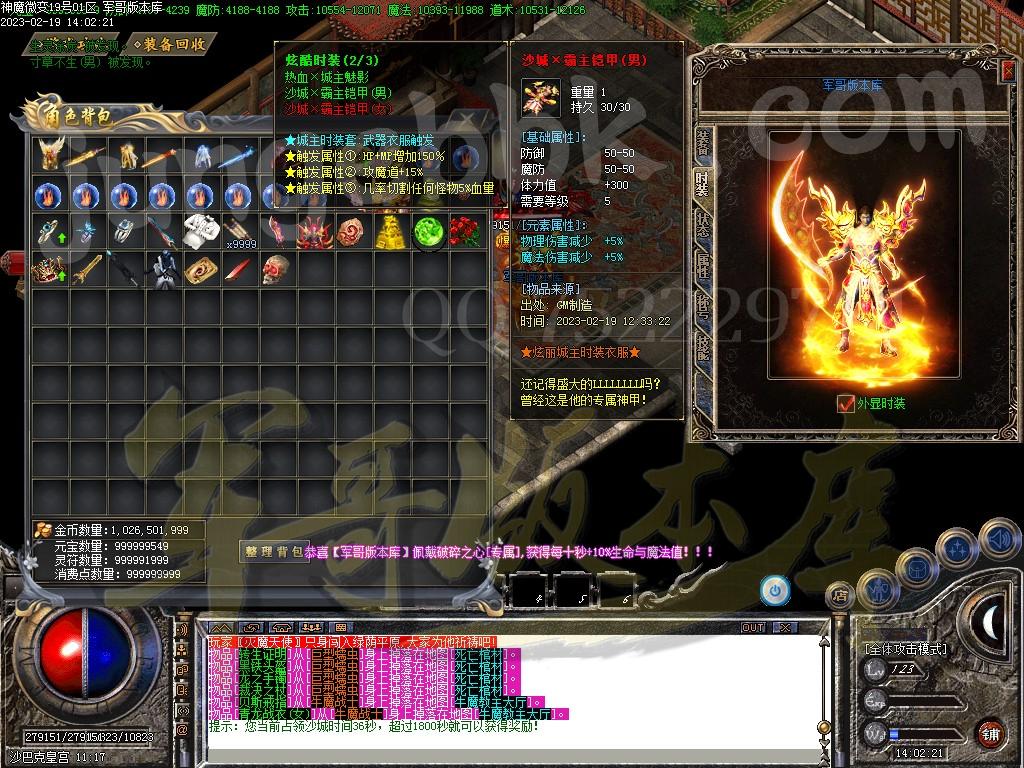Click the 装备回收 equipment recycle button
The width and height of the screenshot is (1024, 768).
pyautogui.click(x=174, y=44)
